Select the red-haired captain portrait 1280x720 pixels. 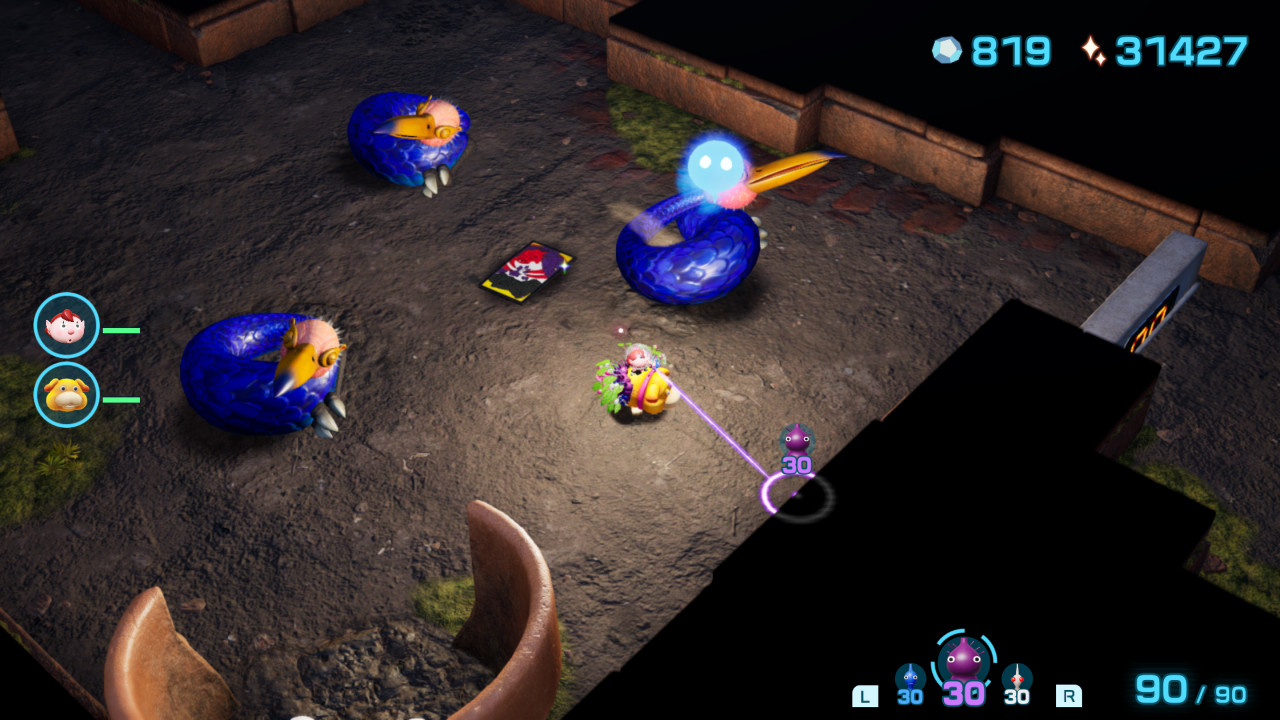point(67,325)
